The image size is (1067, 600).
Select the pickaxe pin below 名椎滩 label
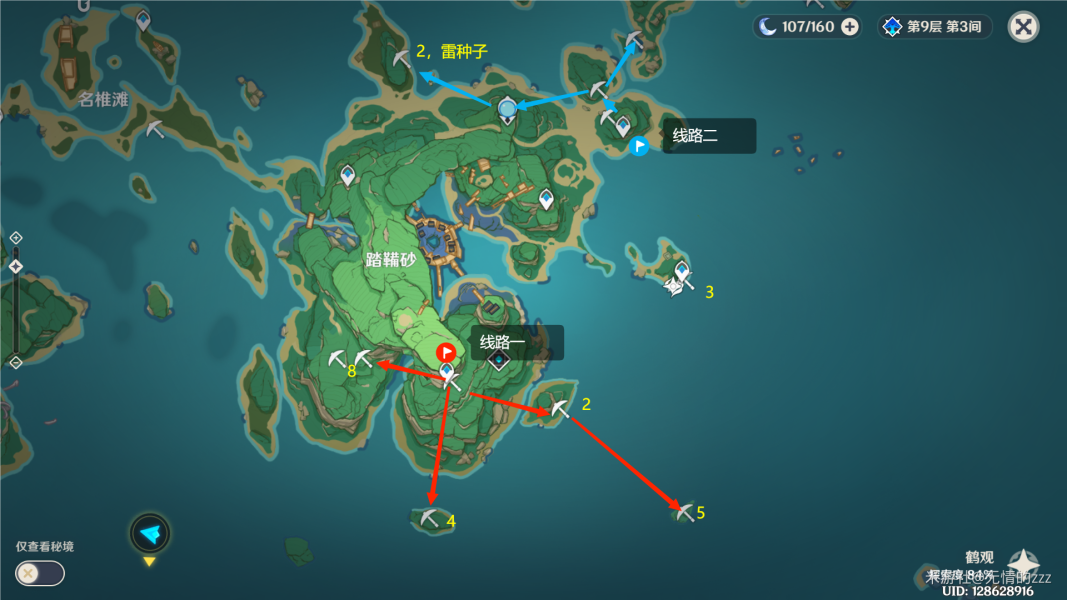154,128
